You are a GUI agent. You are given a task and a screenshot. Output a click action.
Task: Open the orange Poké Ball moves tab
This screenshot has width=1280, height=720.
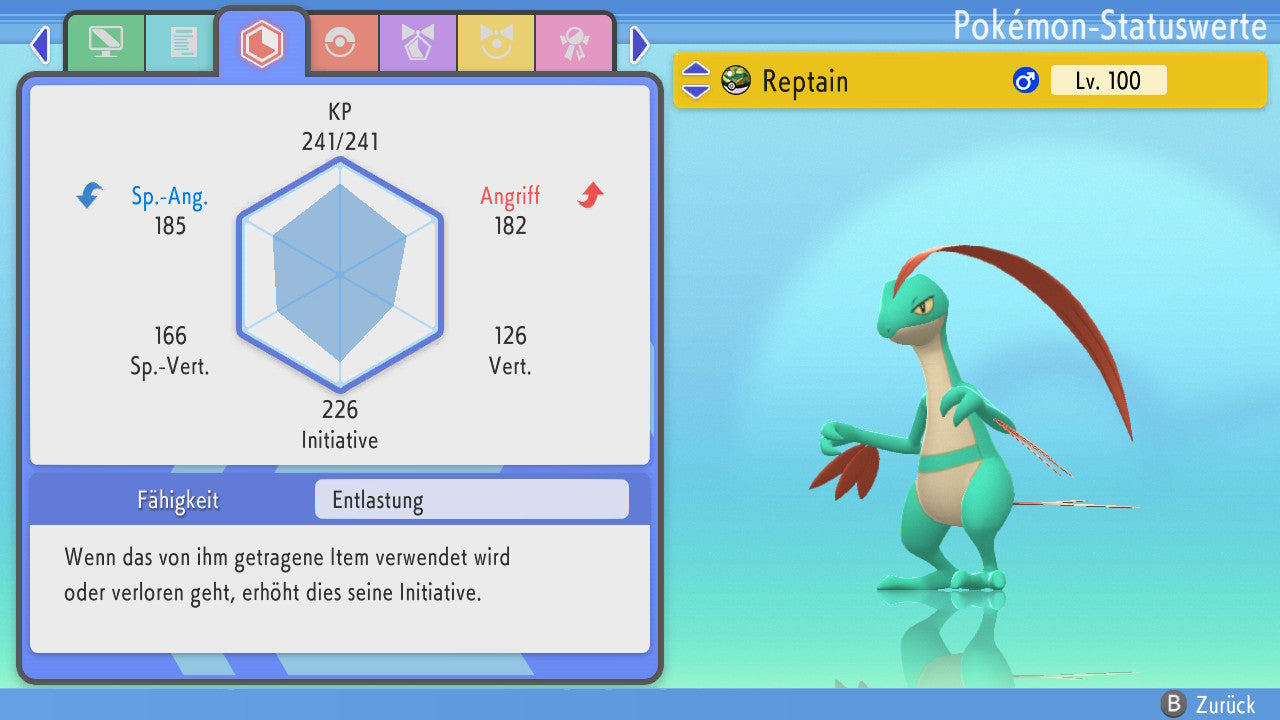(341, 43)
